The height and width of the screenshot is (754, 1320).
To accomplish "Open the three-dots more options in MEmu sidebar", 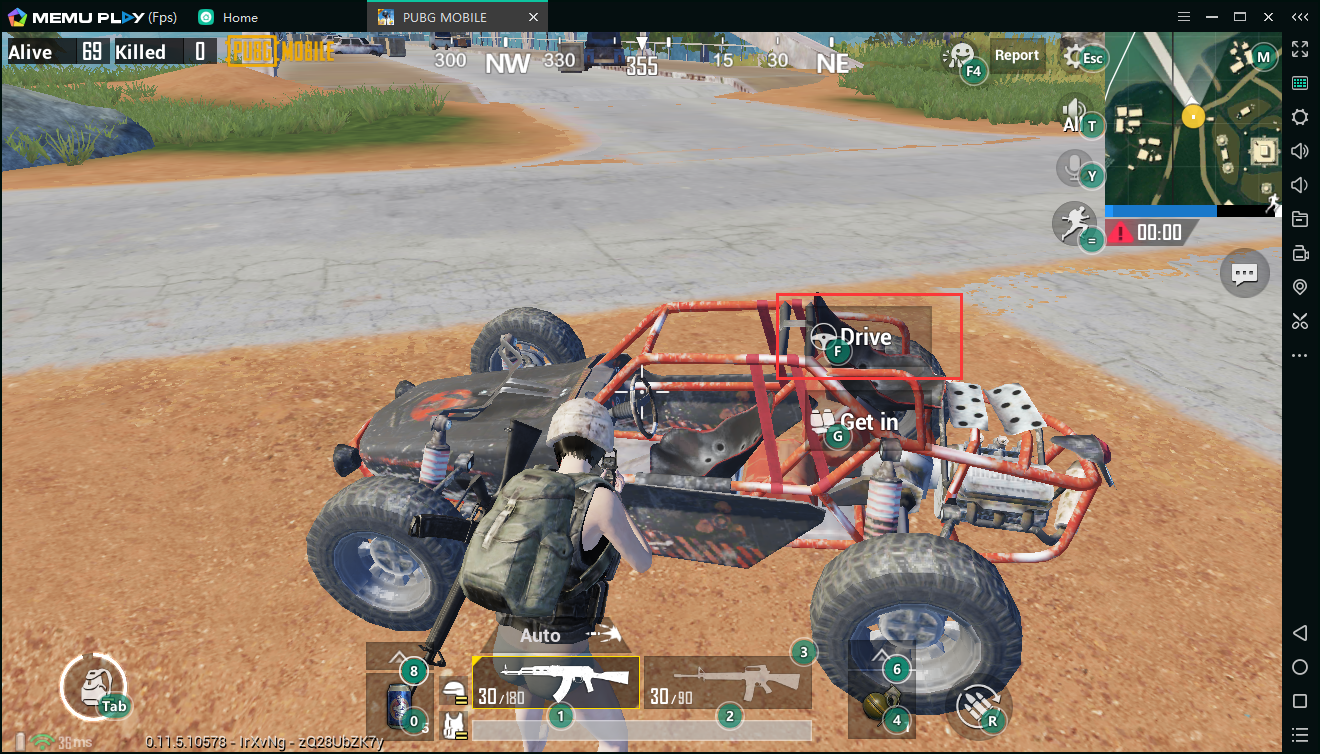I will (x=1300, y=355).
